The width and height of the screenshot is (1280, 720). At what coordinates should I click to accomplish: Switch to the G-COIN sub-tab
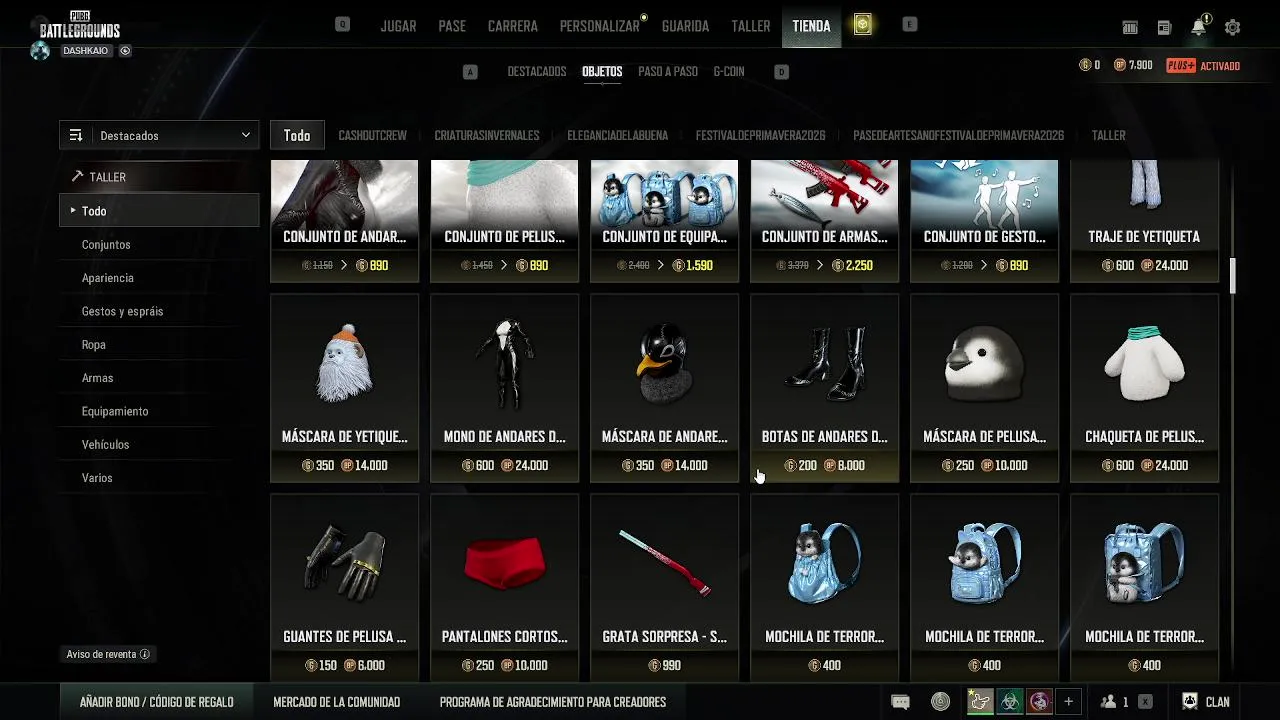click(728, 72)
